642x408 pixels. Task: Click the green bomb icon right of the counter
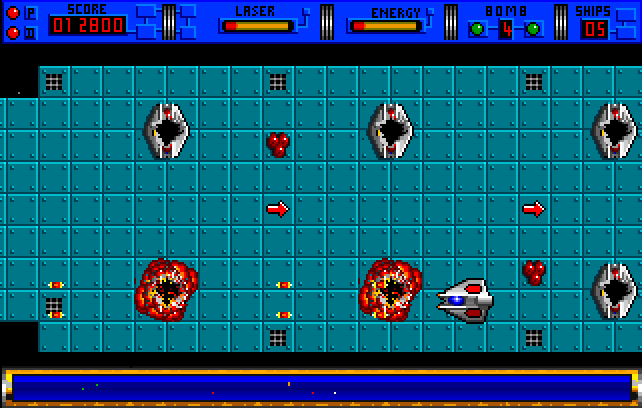point(534,28)
